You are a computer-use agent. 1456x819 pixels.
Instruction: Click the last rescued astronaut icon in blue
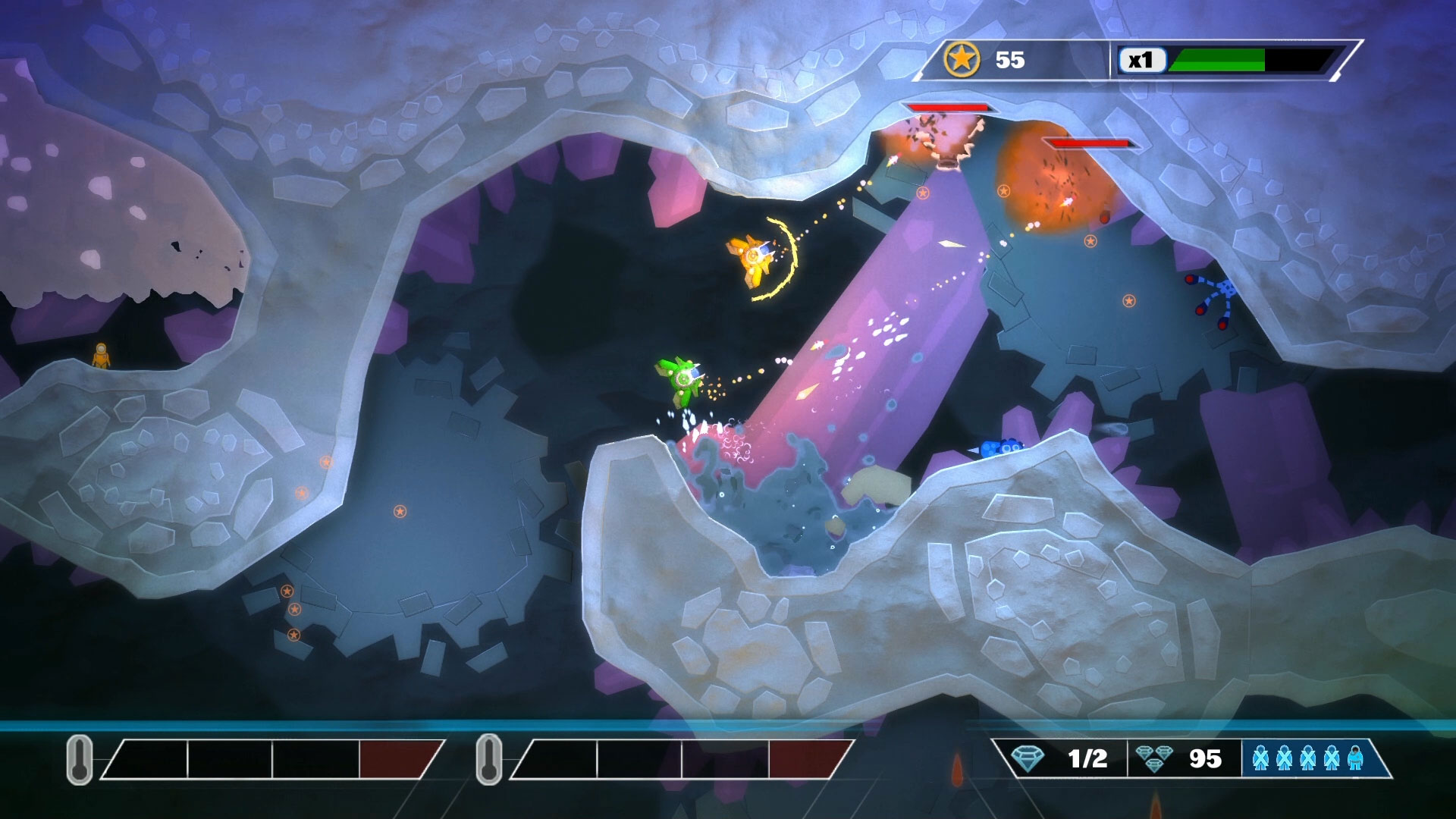(1354, 758)
